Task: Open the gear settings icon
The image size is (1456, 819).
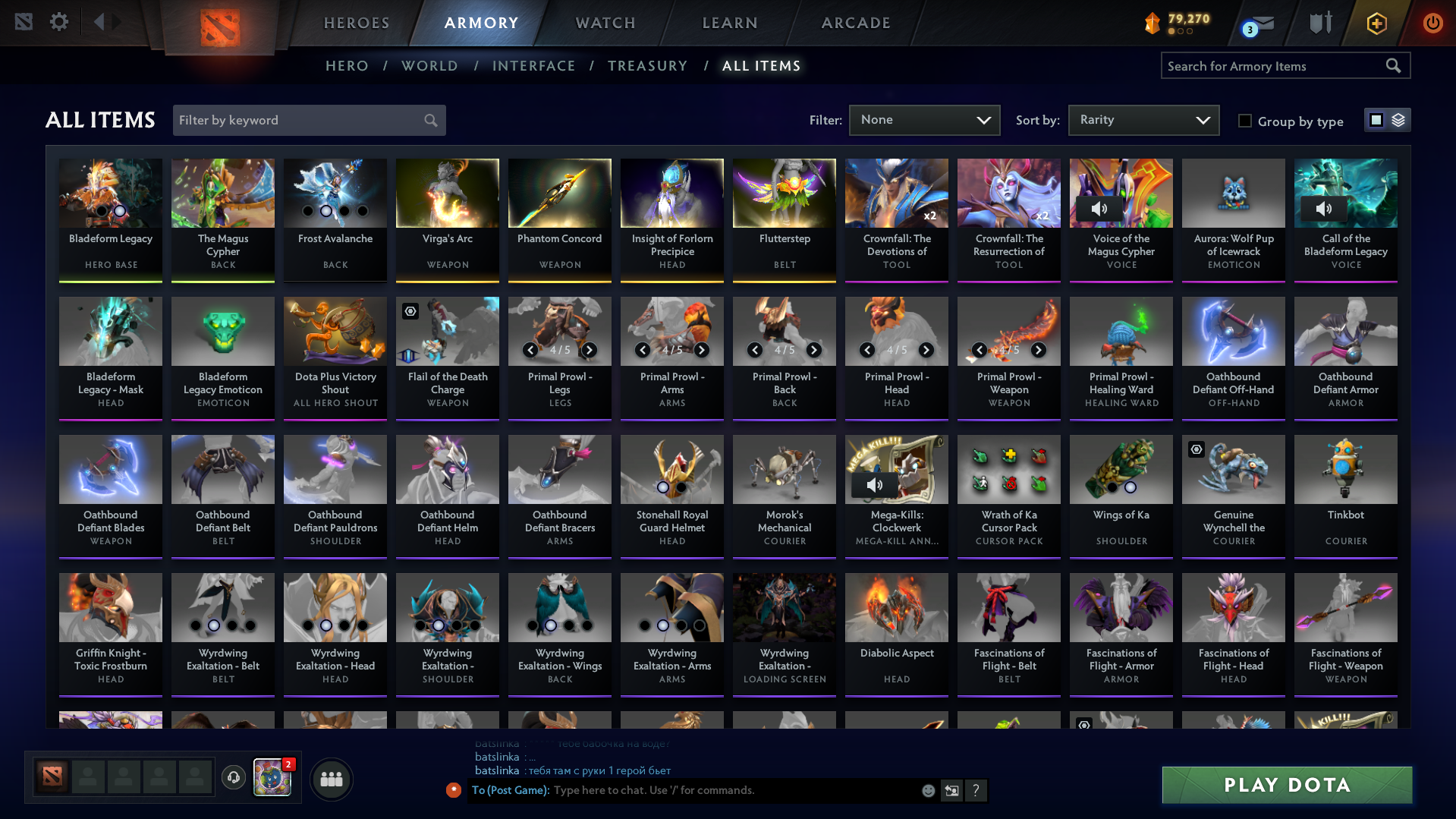Action: (59, 22)
